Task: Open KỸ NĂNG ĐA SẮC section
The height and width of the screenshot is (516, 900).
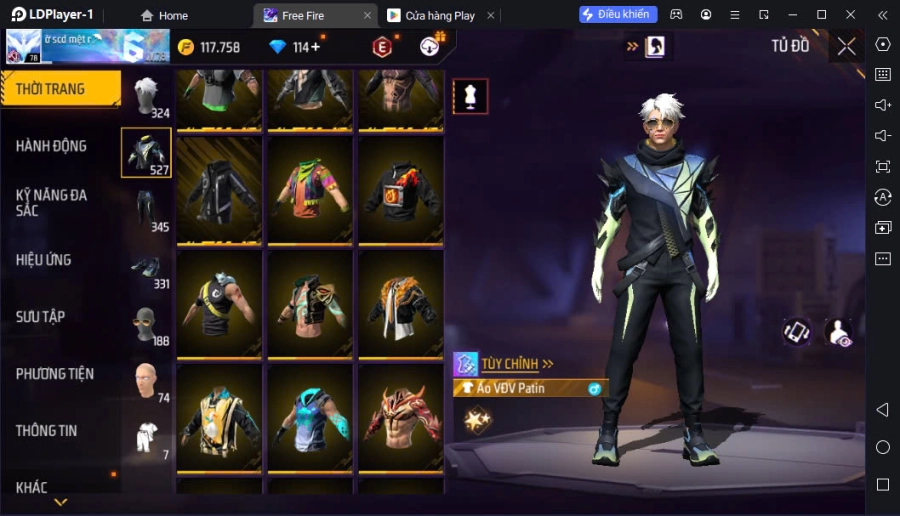Action: coord(52,202)
